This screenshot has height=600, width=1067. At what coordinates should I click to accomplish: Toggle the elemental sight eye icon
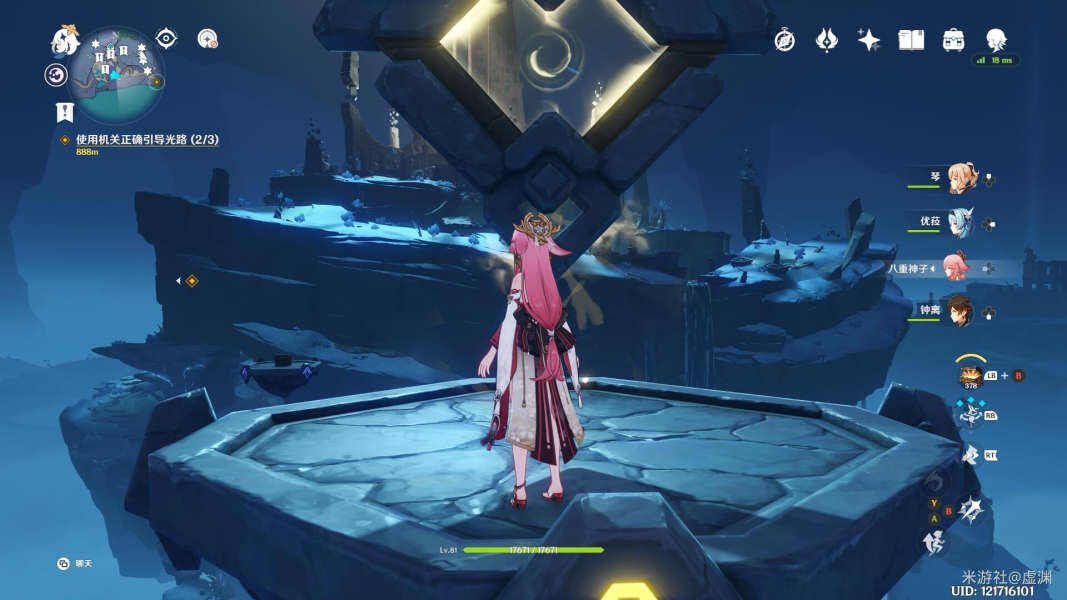pos(166,39)
